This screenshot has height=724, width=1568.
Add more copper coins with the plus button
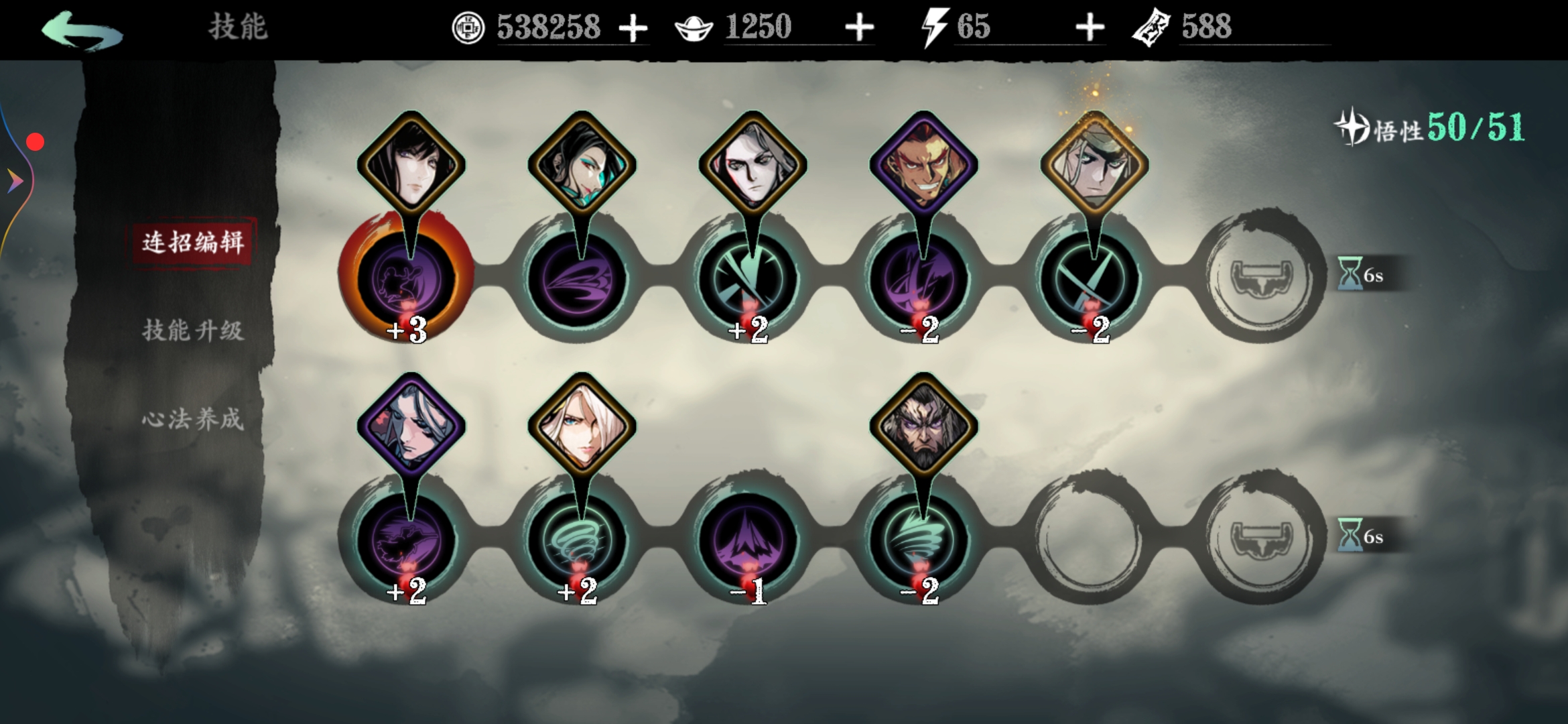pos(633,29)
